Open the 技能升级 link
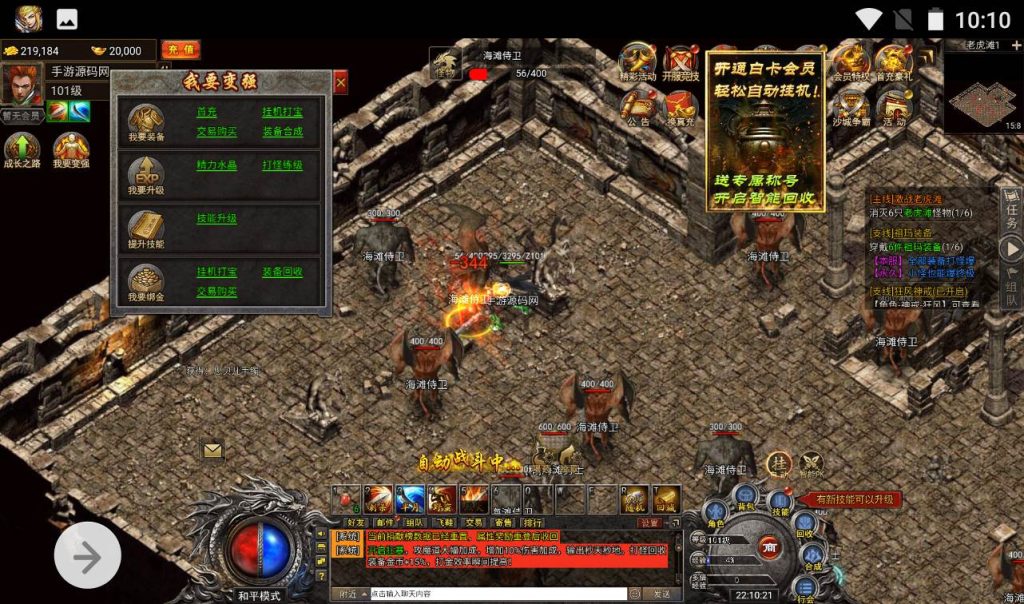Viewport: 1024px width, 604px height. tap(216, 218)
